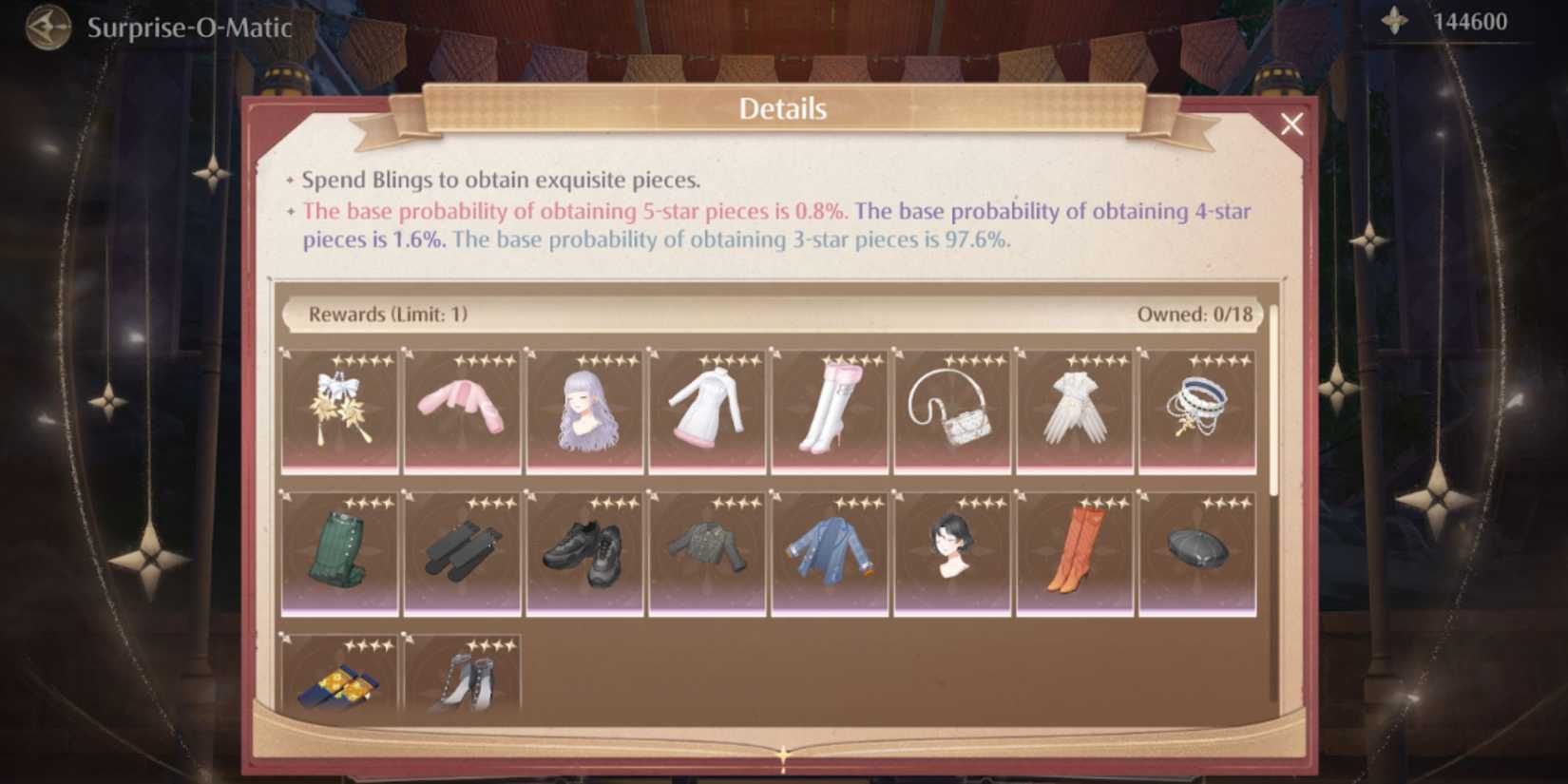Select the 5-star lavender wig
The image size is (1568, 784).
[x=585, y=409]
